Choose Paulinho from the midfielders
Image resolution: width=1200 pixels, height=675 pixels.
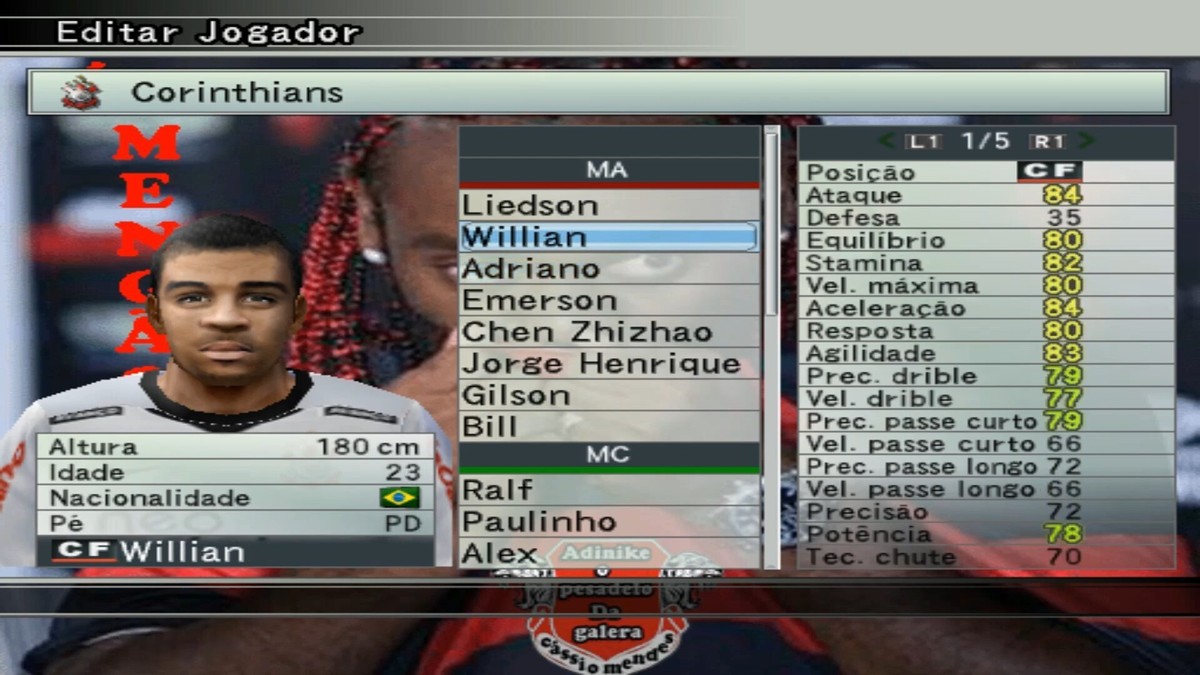608,522
